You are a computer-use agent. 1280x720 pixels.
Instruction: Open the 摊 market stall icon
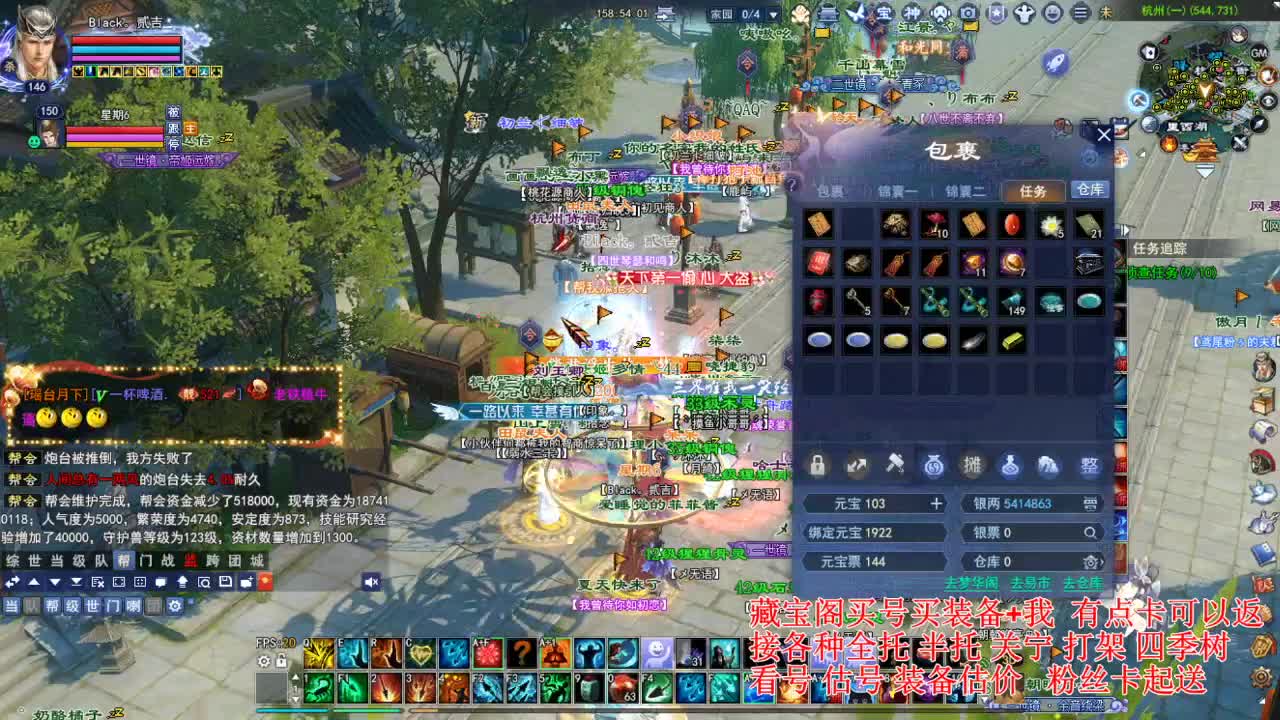(973, 465)
